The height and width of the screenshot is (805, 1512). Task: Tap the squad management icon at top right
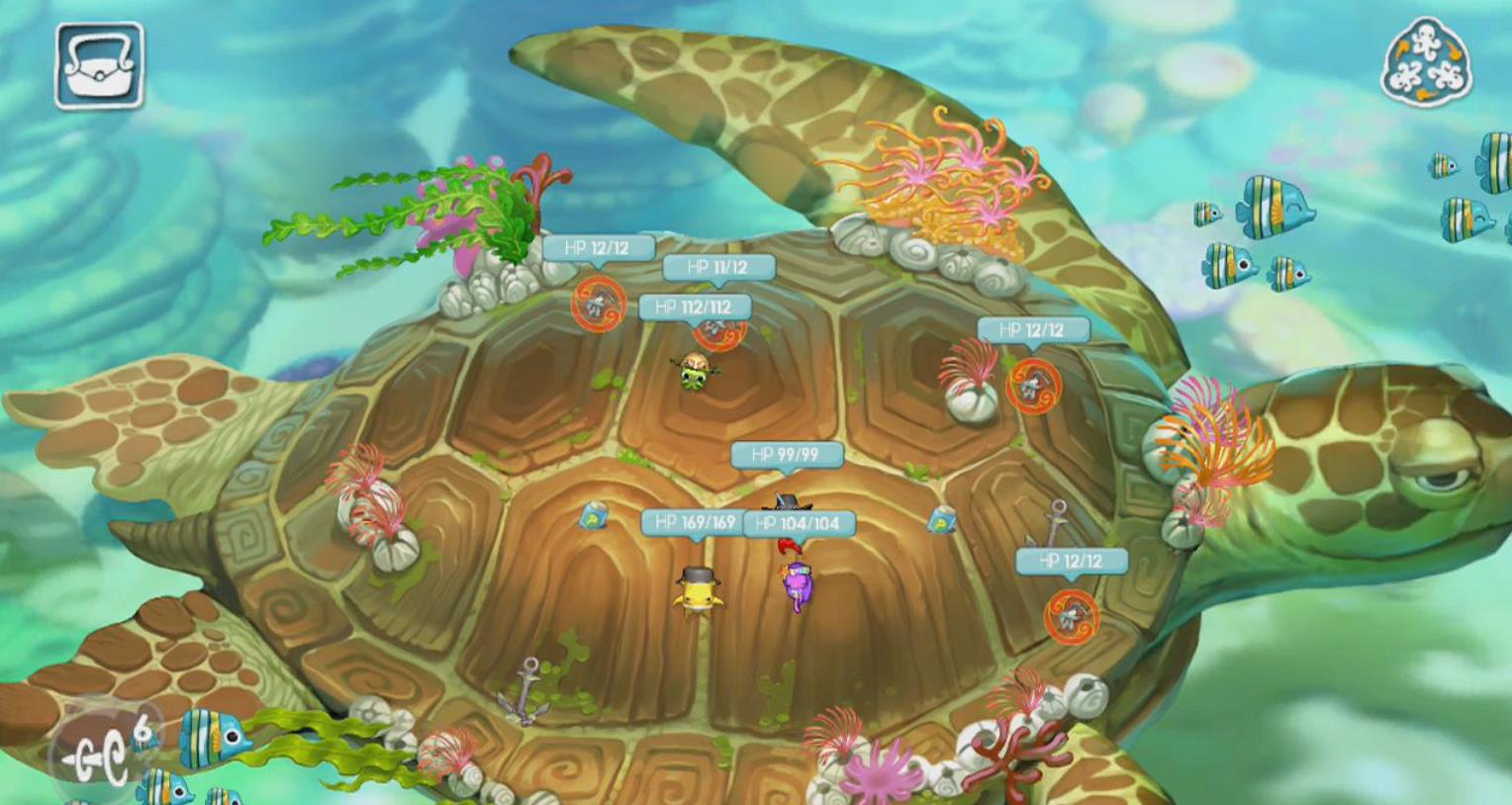coord(1425,64)
